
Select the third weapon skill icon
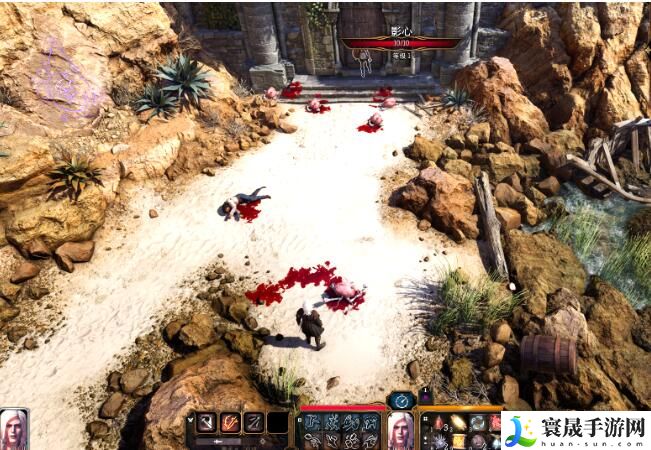tap(255, 422)
